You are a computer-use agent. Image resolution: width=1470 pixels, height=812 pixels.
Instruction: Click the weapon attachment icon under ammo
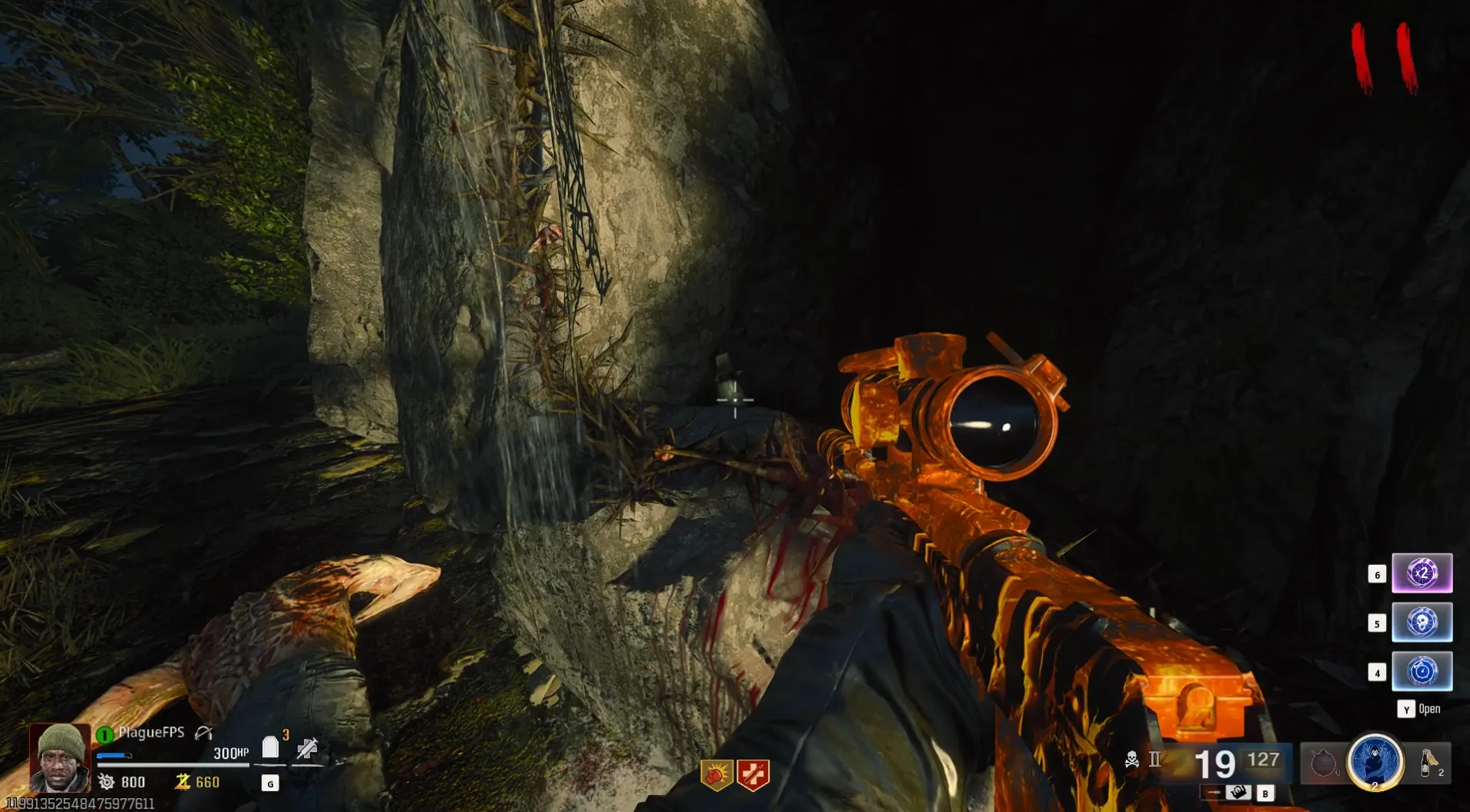point(1238,792)
